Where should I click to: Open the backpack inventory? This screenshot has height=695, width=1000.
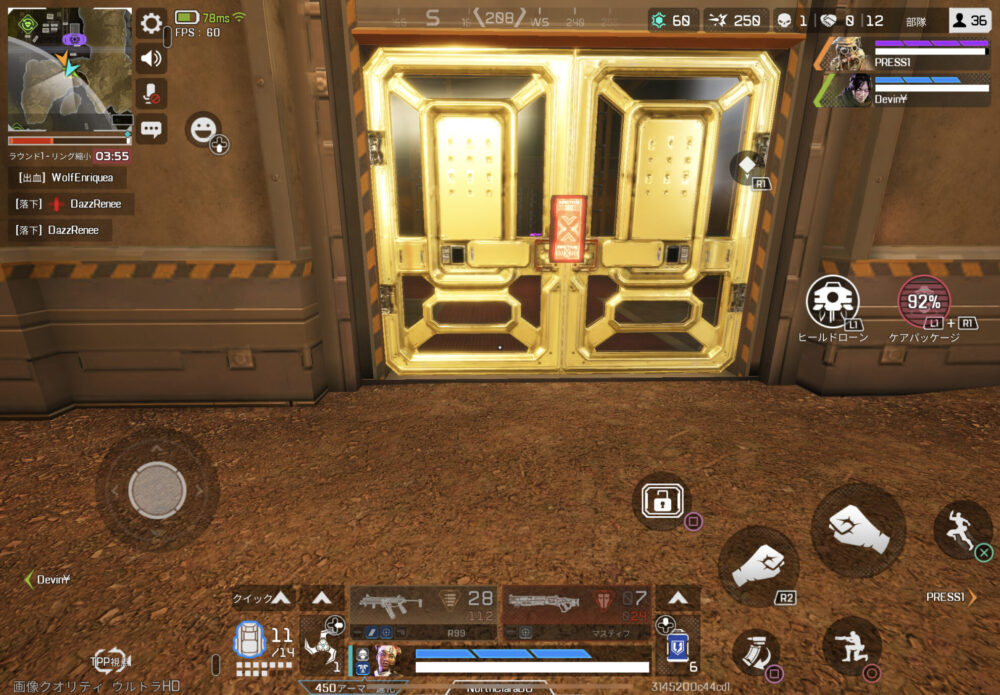[x=250, y=641]
